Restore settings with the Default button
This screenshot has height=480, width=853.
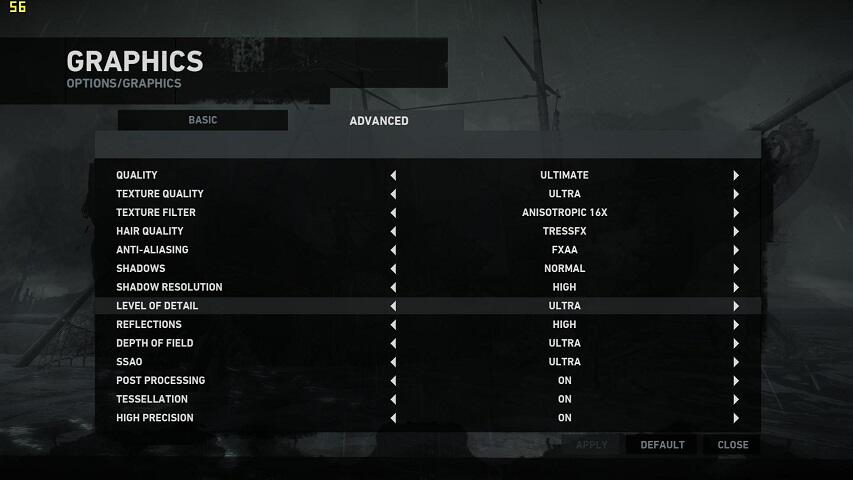coord(662,445)
